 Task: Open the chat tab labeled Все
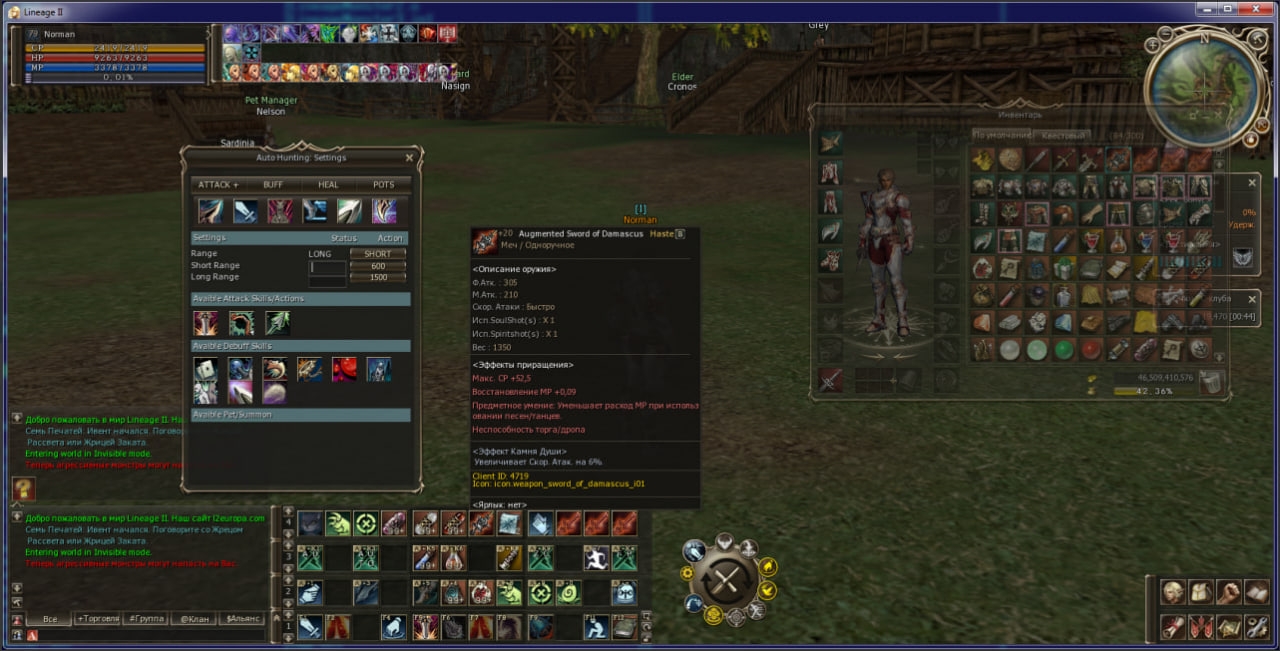click(48, 619)
